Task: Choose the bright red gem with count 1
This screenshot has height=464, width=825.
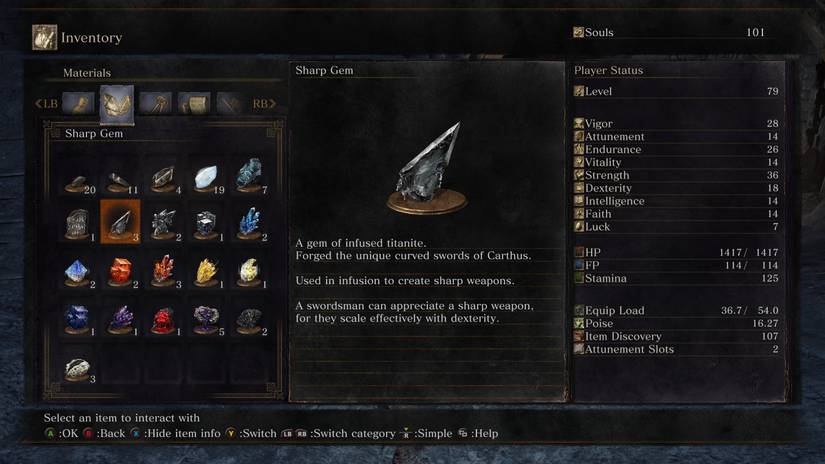Action: (162, 318)
